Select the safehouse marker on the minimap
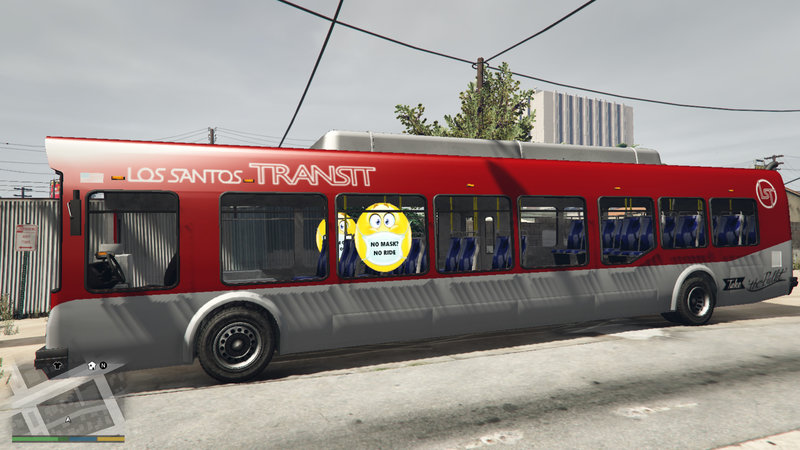 click(x=91, y=365)
